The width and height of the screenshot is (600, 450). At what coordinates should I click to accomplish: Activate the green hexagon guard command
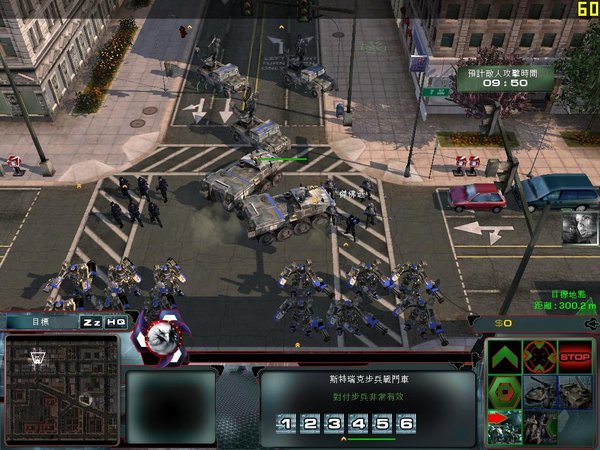pyautogui.click(x=505, y=391)
